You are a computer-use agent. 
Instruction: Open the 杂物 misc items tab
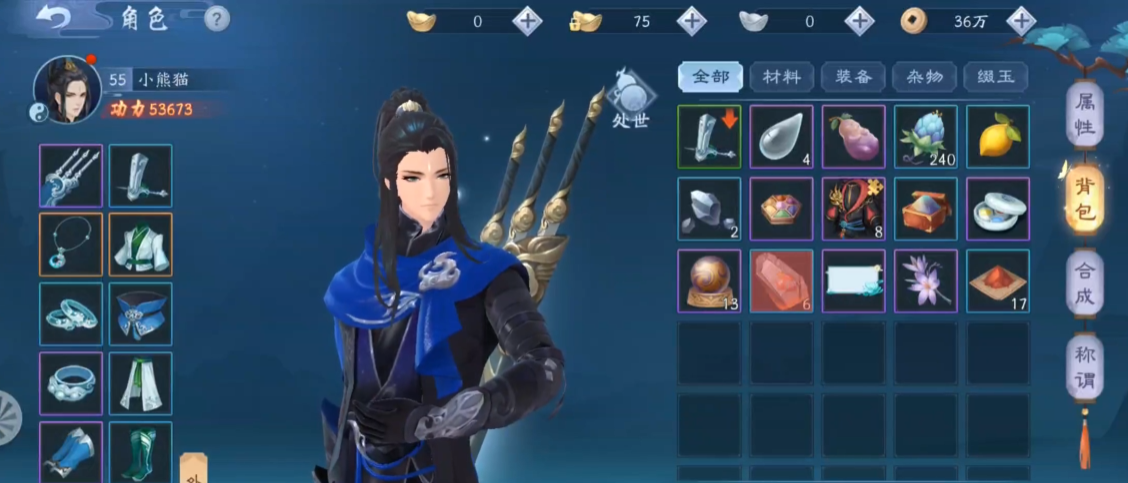point(924,77)
